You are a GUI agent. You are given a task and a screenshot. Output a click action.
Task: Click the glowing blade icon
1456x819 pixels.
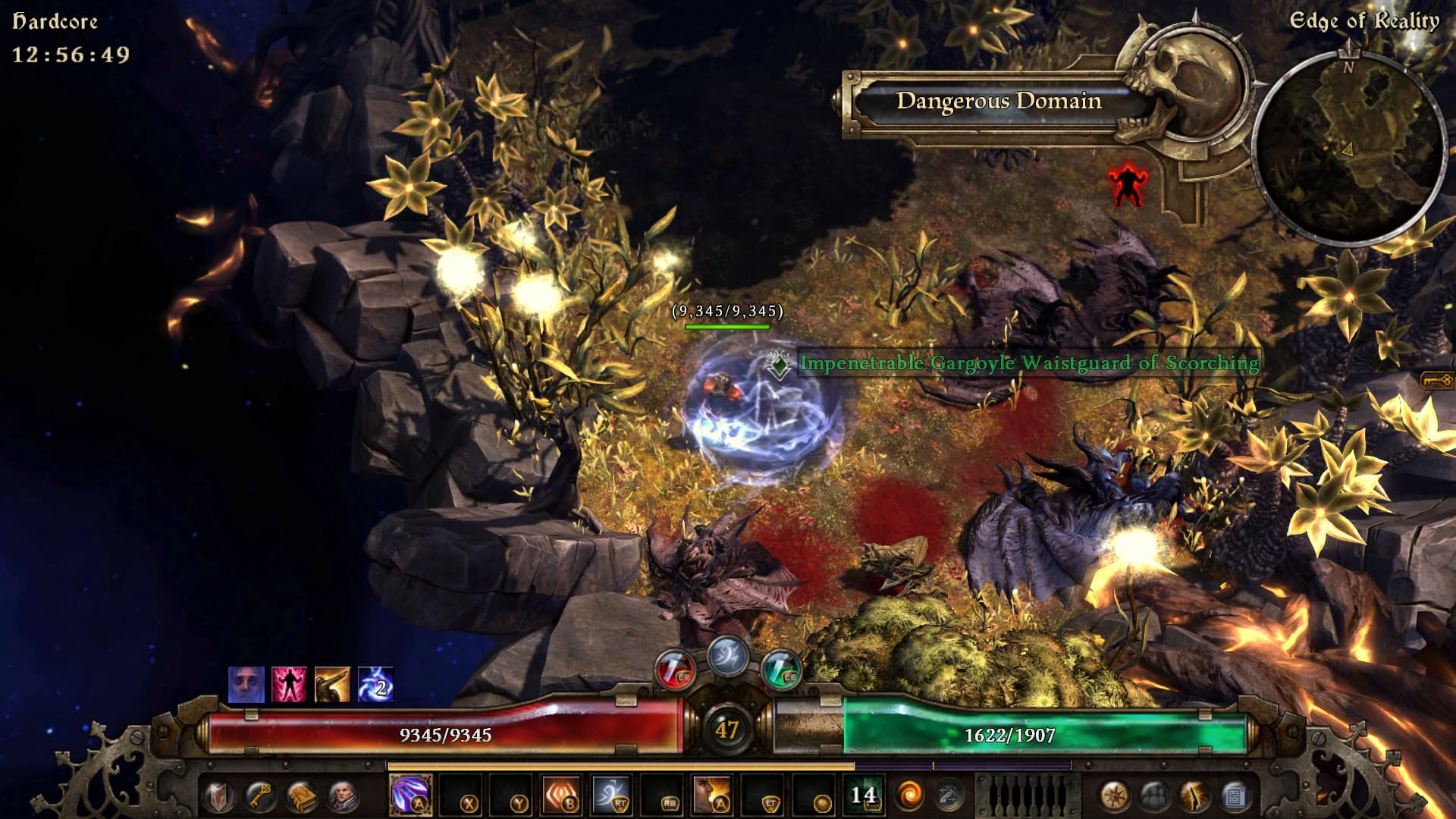(1194, 796)
